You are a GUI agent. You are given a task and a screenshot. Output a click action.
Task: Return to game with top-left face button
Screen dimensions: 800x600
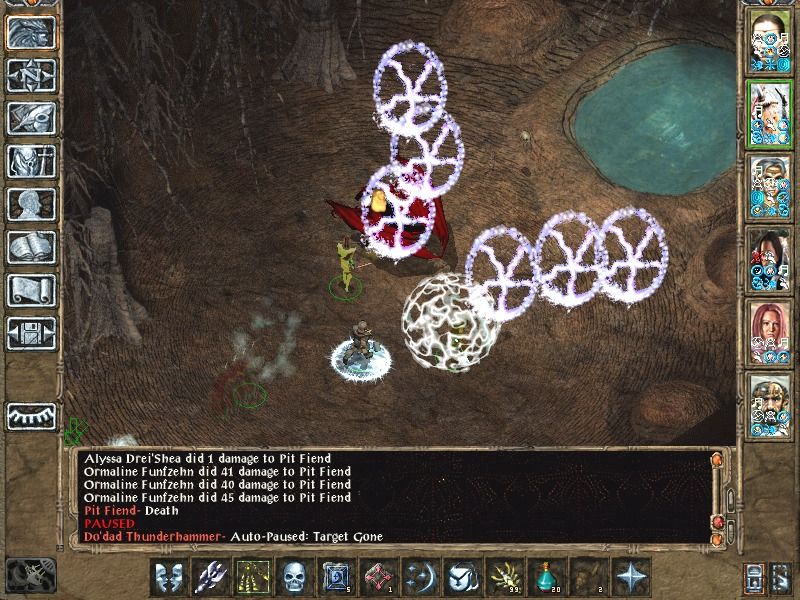(x=31, y=32)
